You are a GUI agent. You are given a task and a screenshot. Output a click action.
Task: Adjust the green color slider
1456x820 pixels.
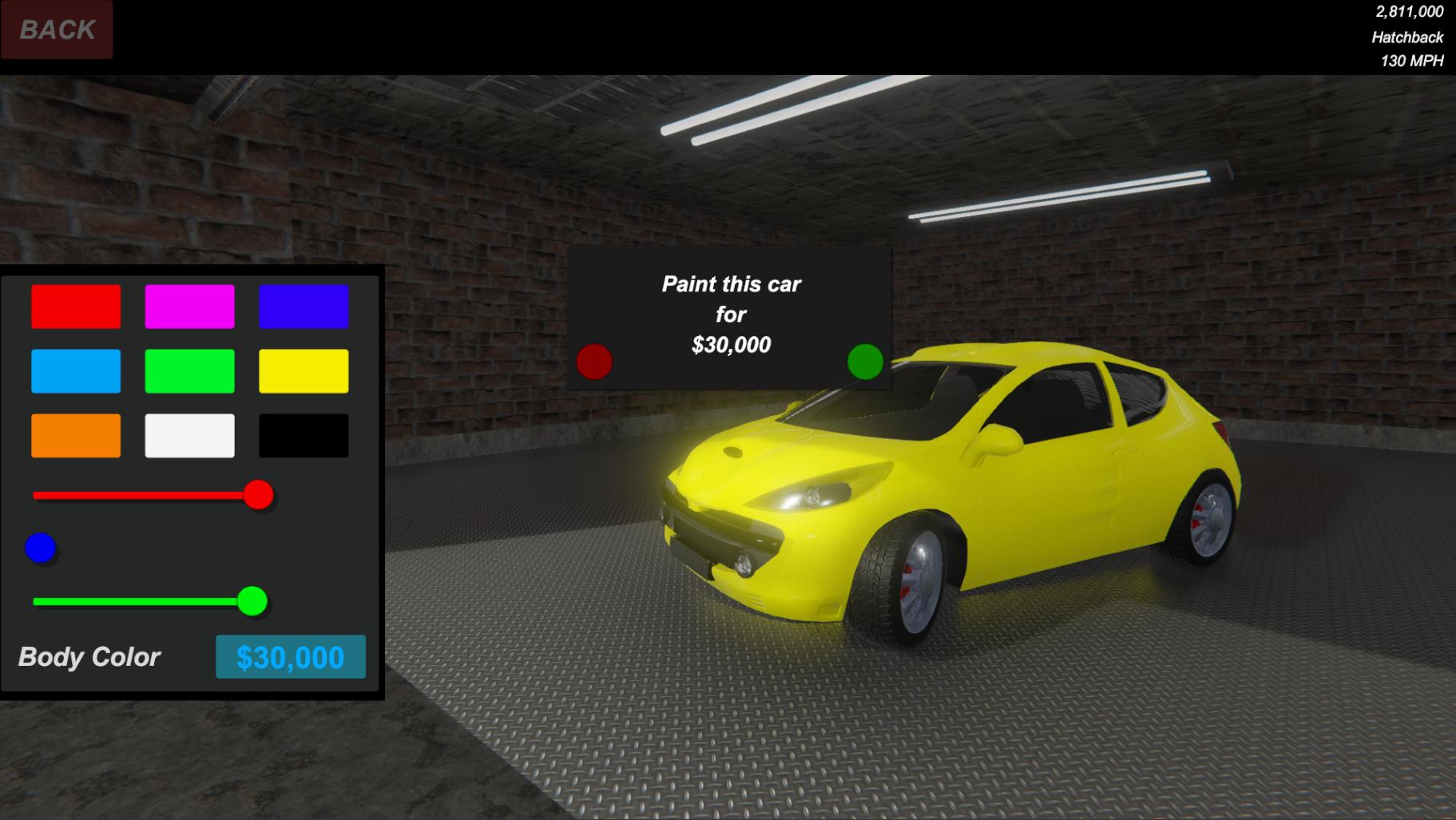254,600
